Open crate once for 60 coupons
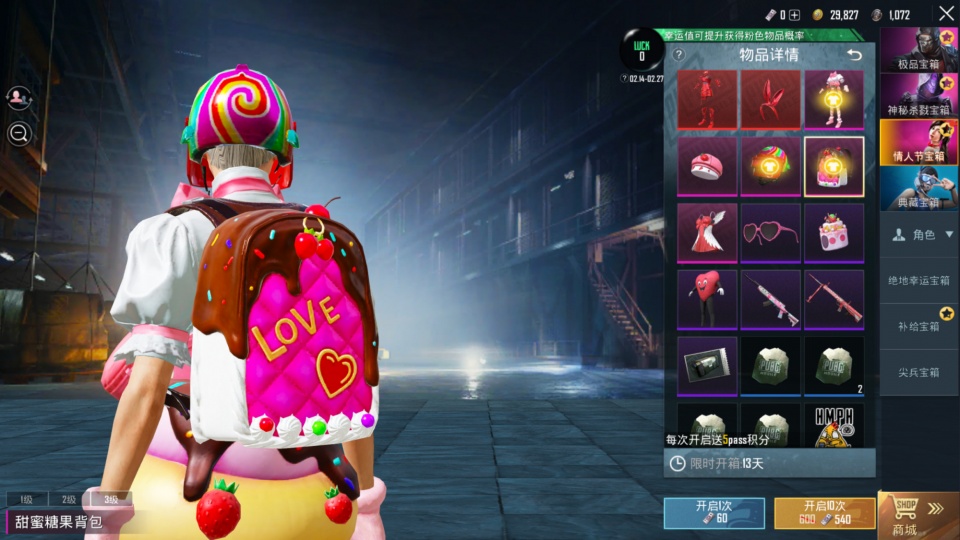 (714, 513)
